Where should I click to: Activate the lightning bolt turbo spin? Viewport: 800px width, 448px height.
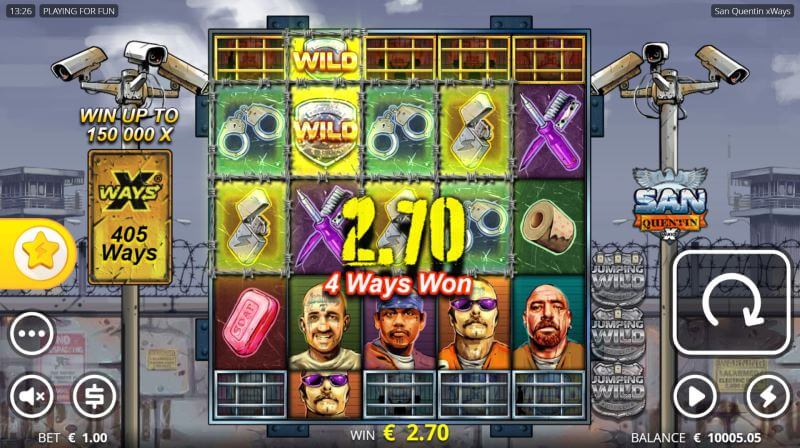767,394
